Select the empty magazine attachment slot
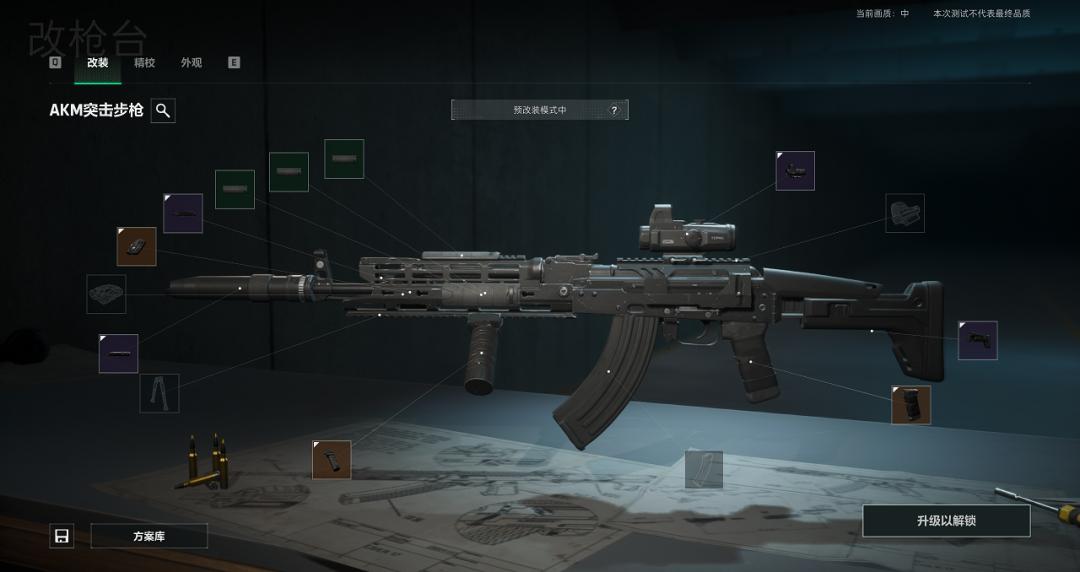This screenshot has height=572, width=1080. point(704,469)
